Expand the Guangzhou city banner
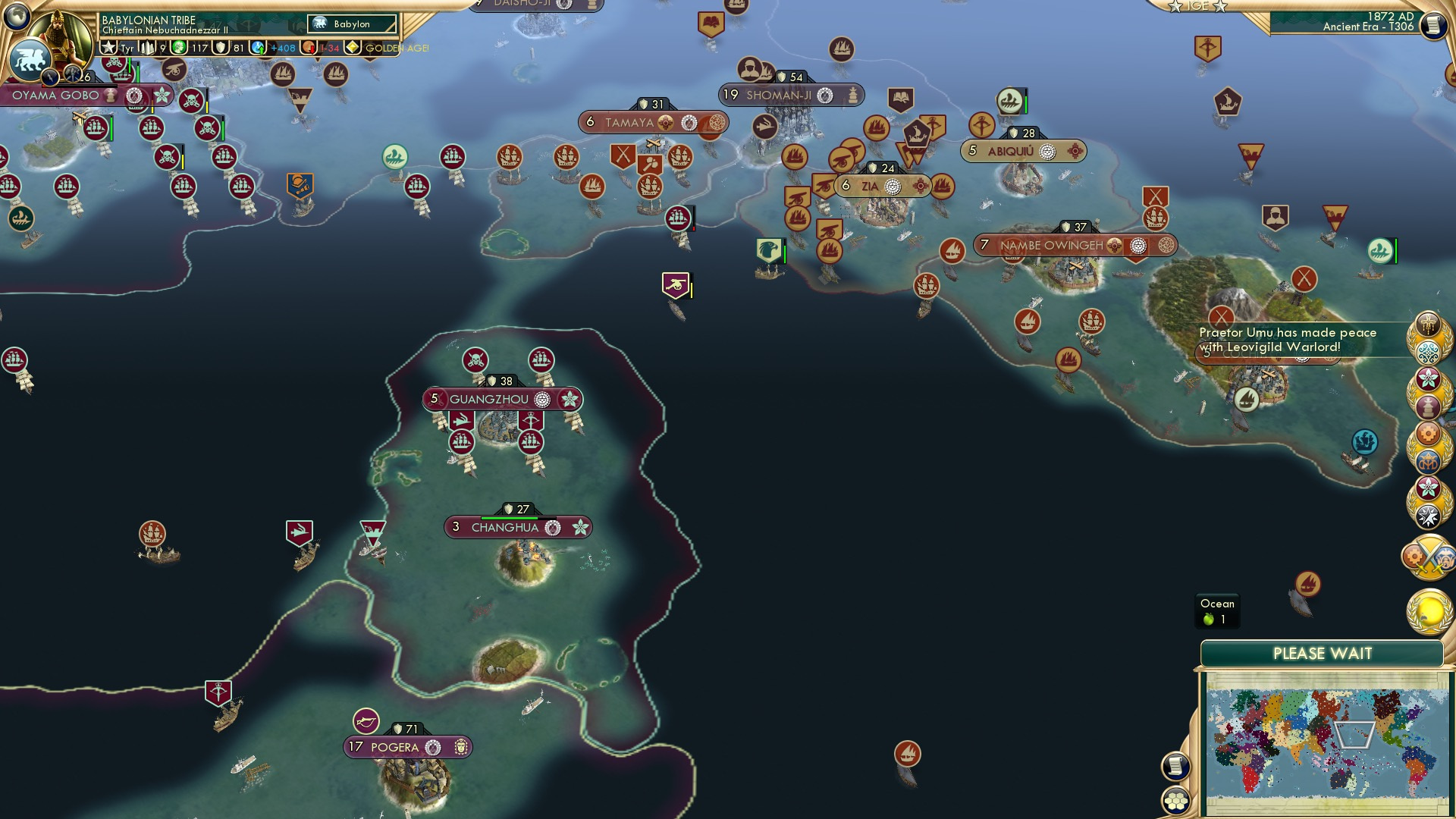The width and height of the screenshot is (1456, 819). [500, 397]
